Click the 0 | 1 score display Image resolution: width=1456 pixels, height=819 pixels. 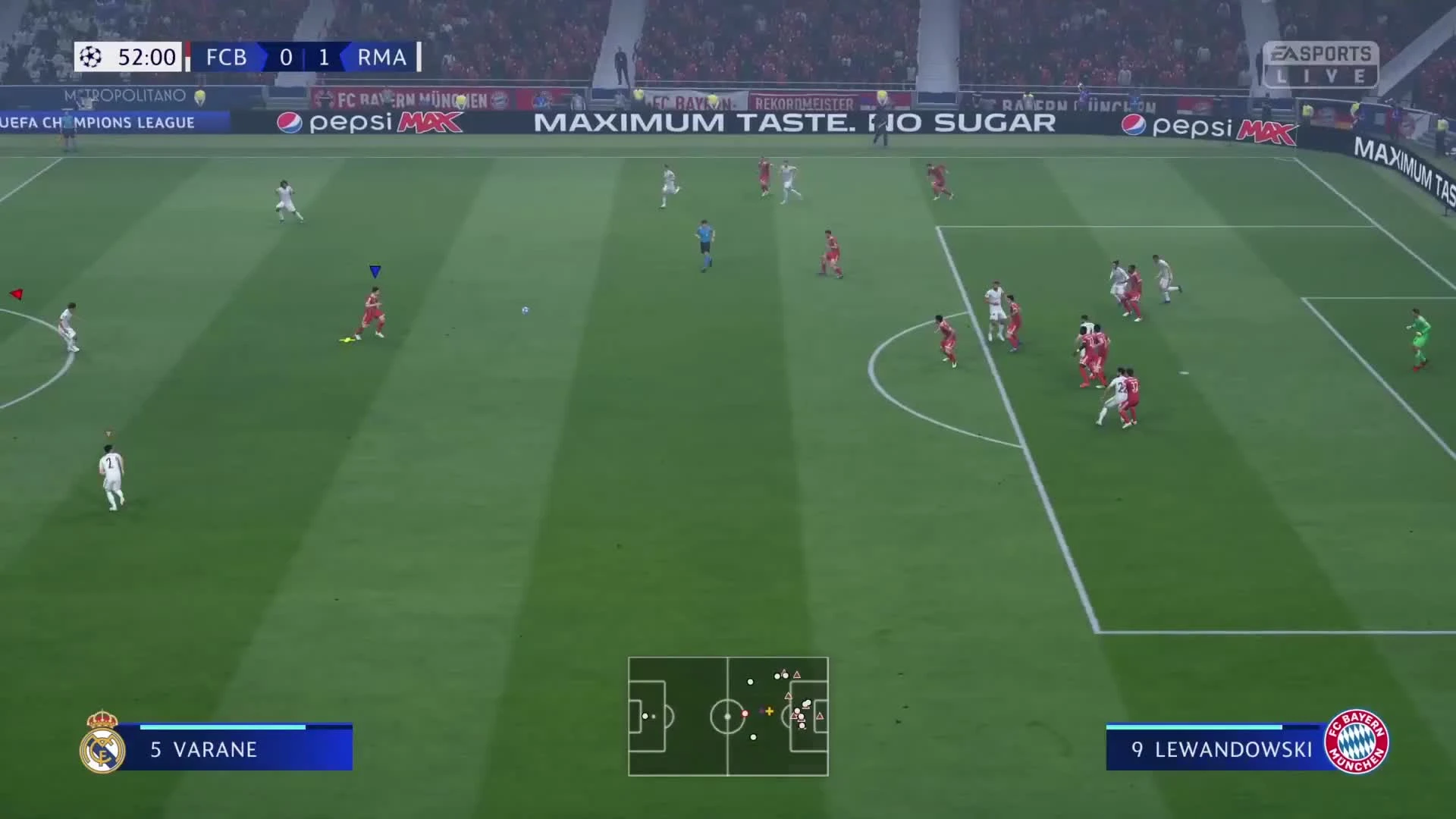pos(304,57)
